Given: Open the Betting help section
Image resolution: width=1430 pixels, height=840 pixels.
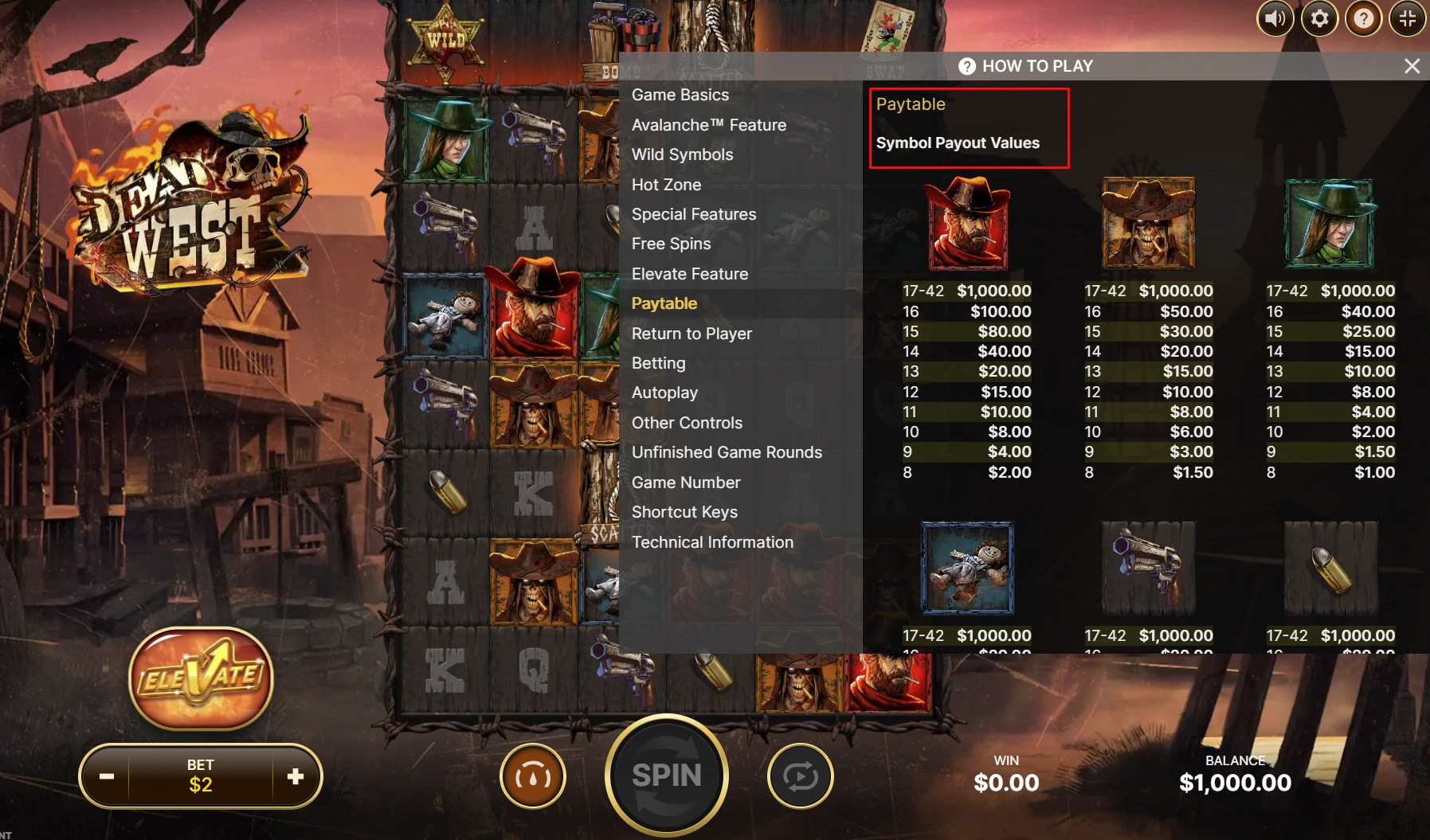Looking at the screenshot, I should pos(658,363).
